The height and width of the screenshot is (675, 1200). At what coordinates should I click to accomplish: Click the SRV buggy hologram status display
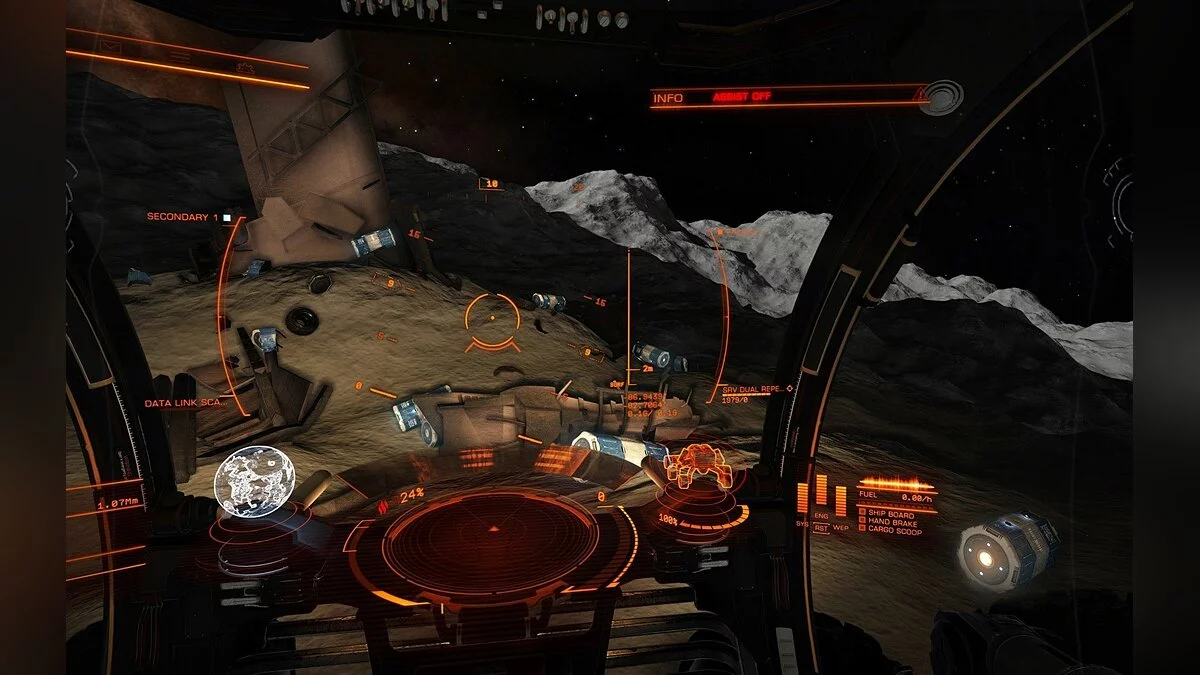[691, 470]
